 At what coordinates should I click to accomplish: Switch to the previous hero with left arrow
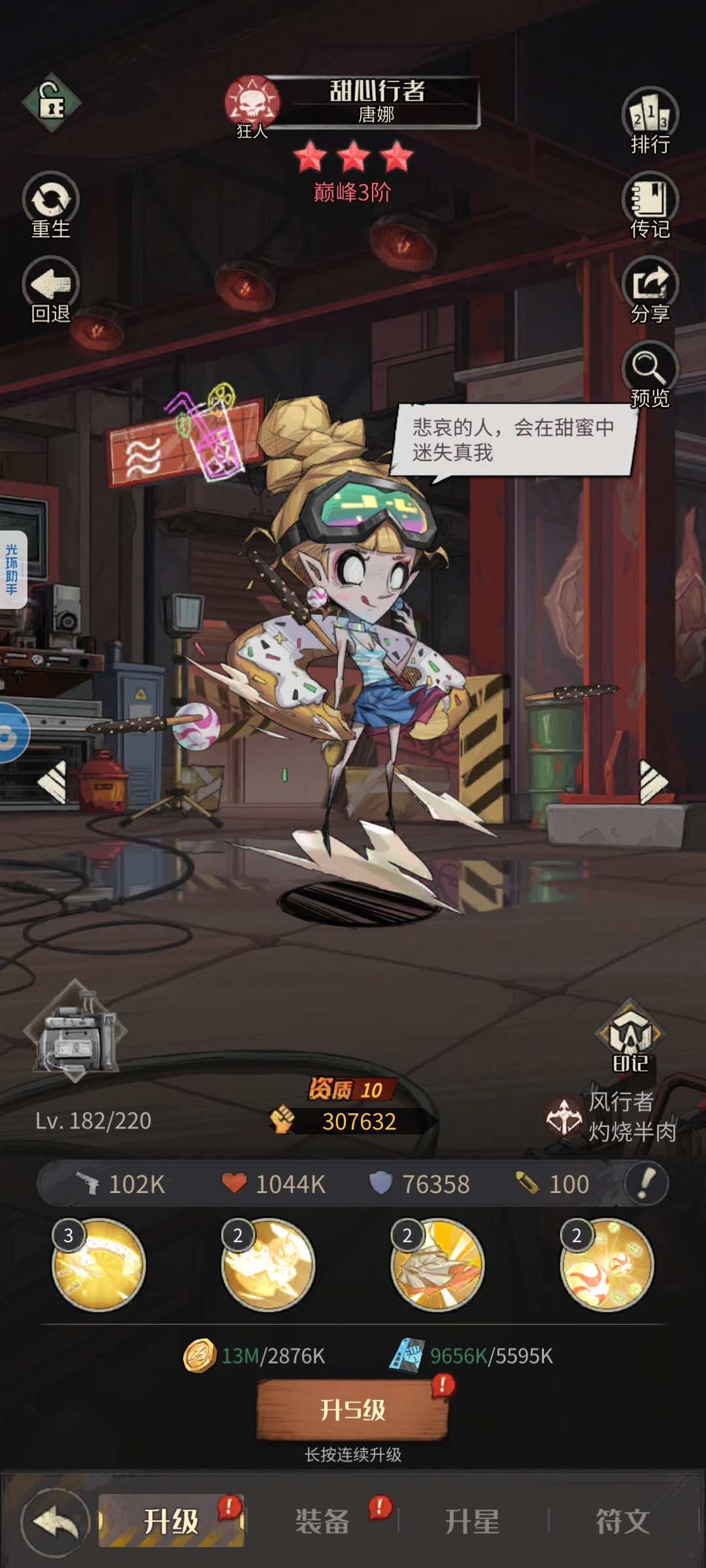click(x=54, y=781)
